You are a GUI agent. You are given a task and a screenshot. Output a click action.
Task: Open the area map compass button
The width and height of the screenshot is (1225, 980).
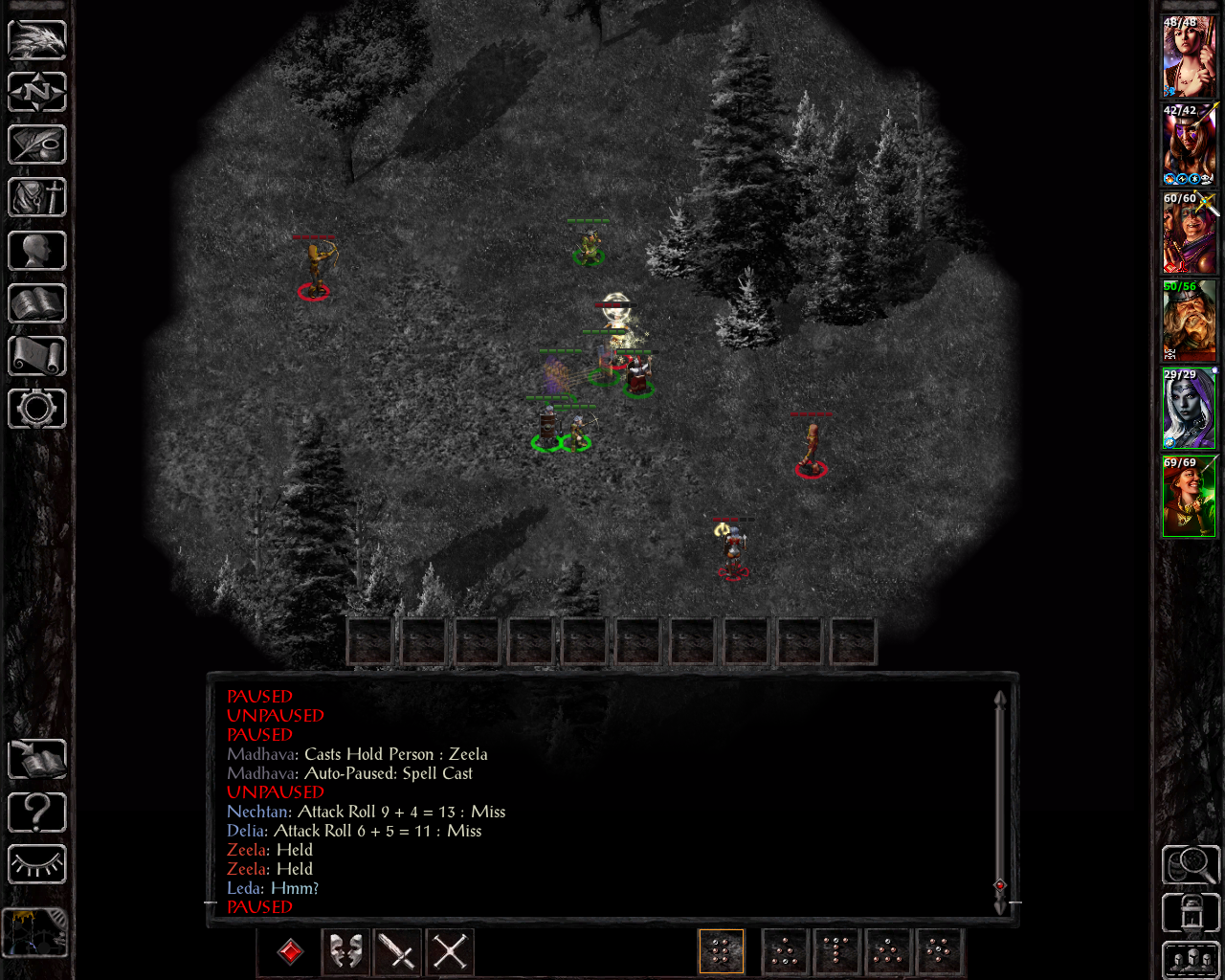coord(37,92)
